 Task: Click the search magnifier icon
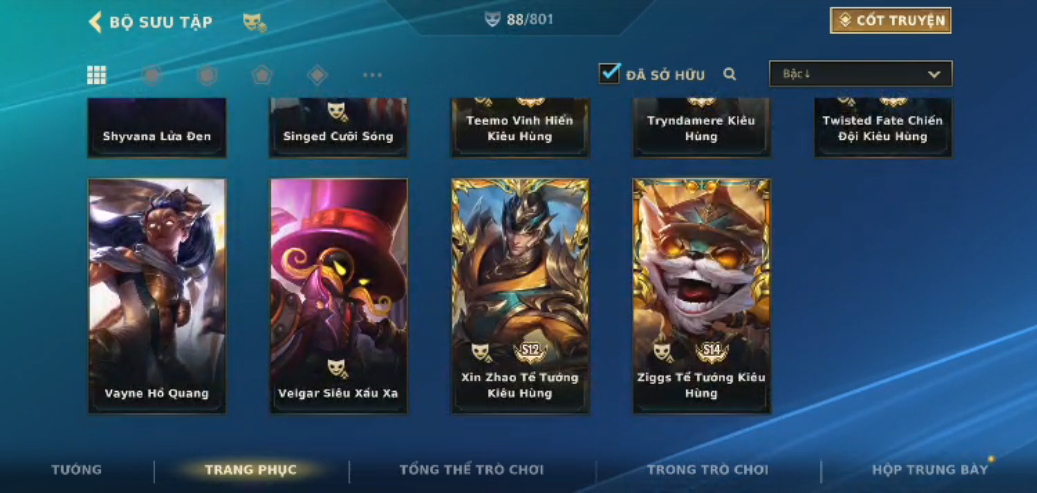pyautogui.click(x=730, y=74)
